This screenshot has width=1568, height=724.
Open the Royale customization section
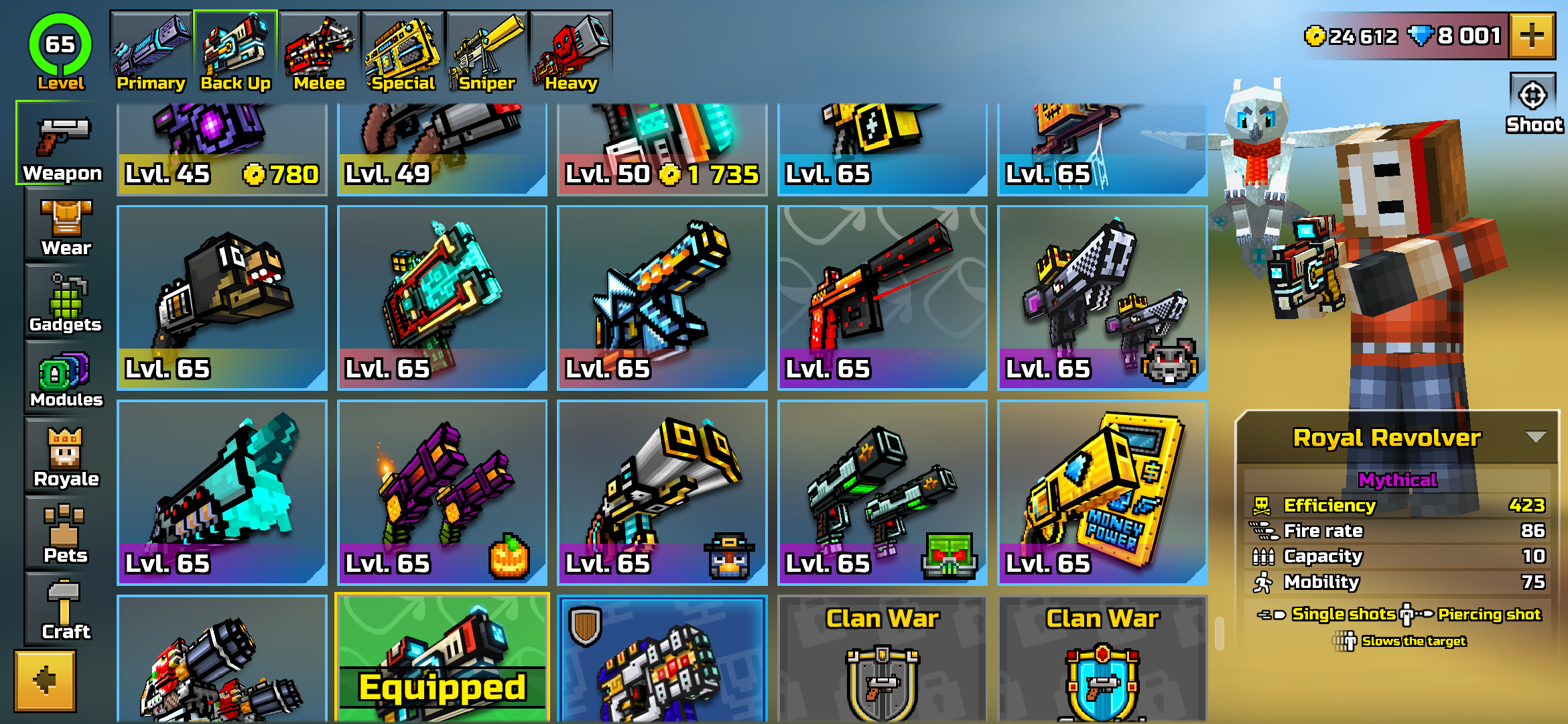64,456
